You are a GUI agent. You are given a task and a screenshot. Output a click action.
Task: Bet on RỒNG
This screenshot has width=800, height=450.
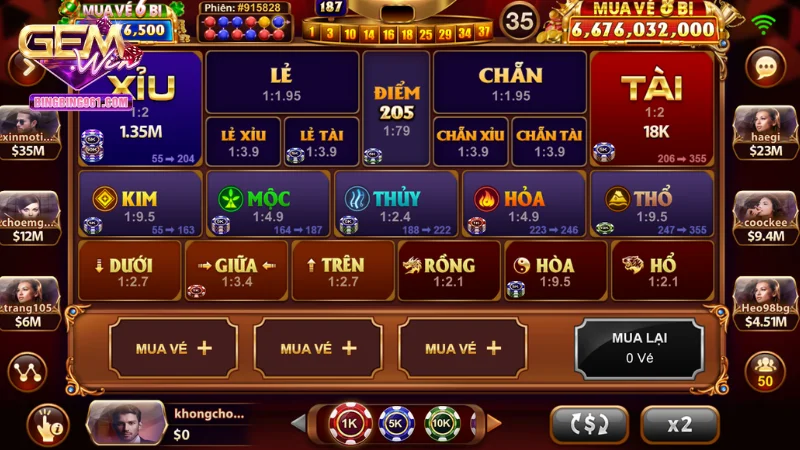[x=448, y=269]
